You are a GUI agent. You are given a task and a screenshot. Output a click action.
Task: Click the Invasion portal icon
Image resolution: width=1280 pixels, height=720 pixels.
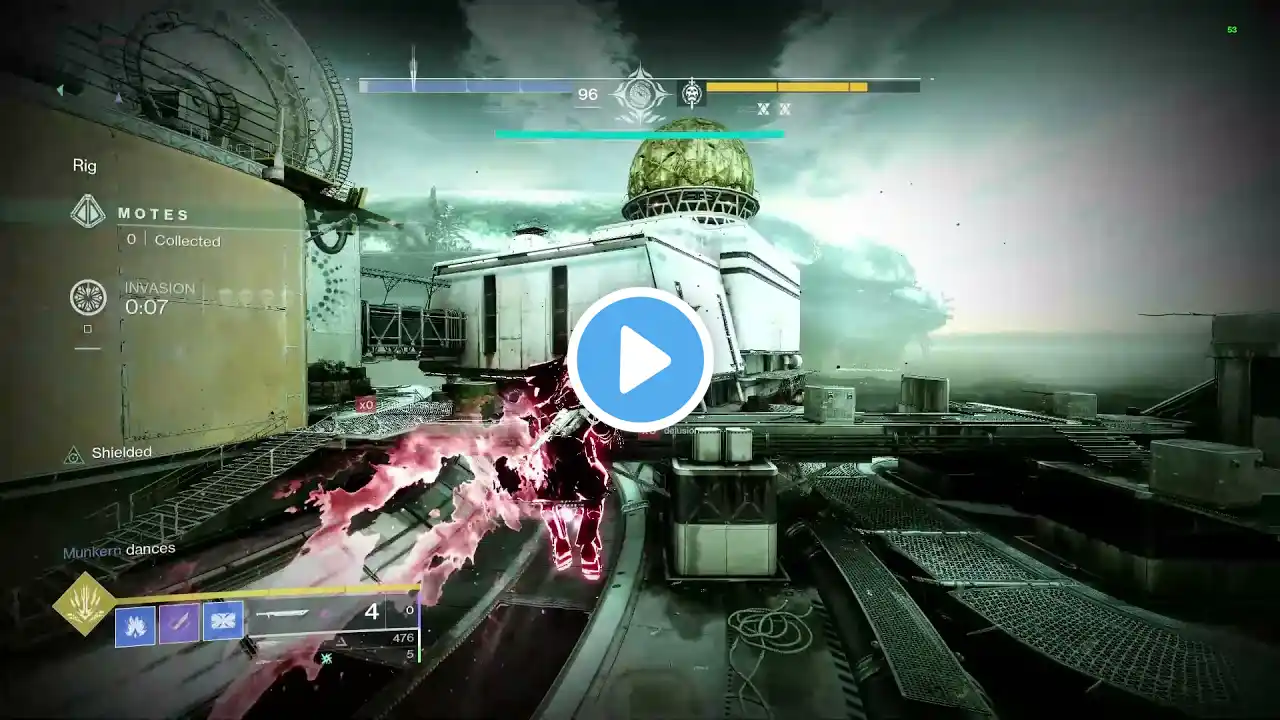click(88, 297)
